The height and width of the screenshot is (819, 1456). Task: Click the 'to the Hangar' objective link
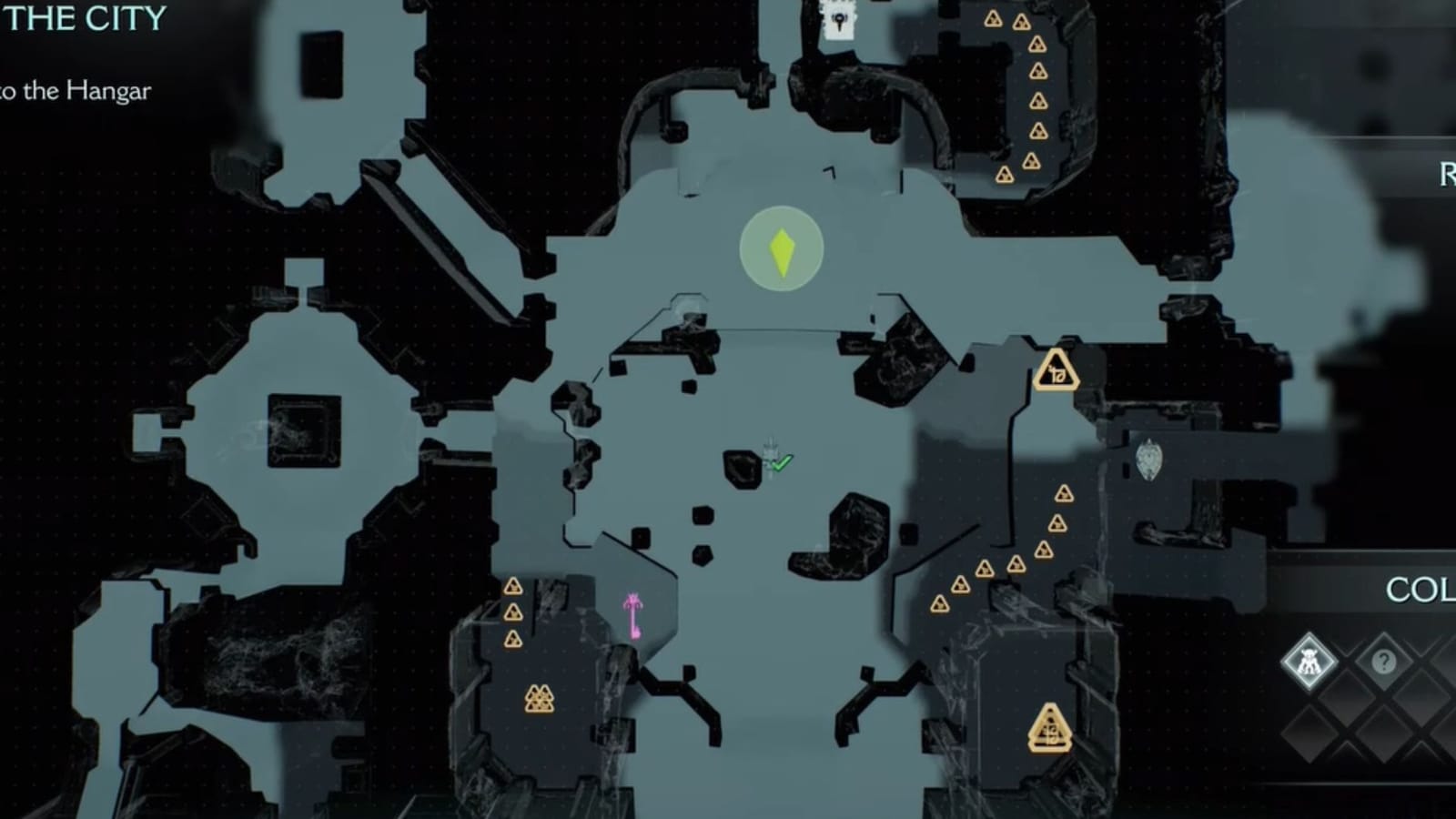[x=77, y=89]
